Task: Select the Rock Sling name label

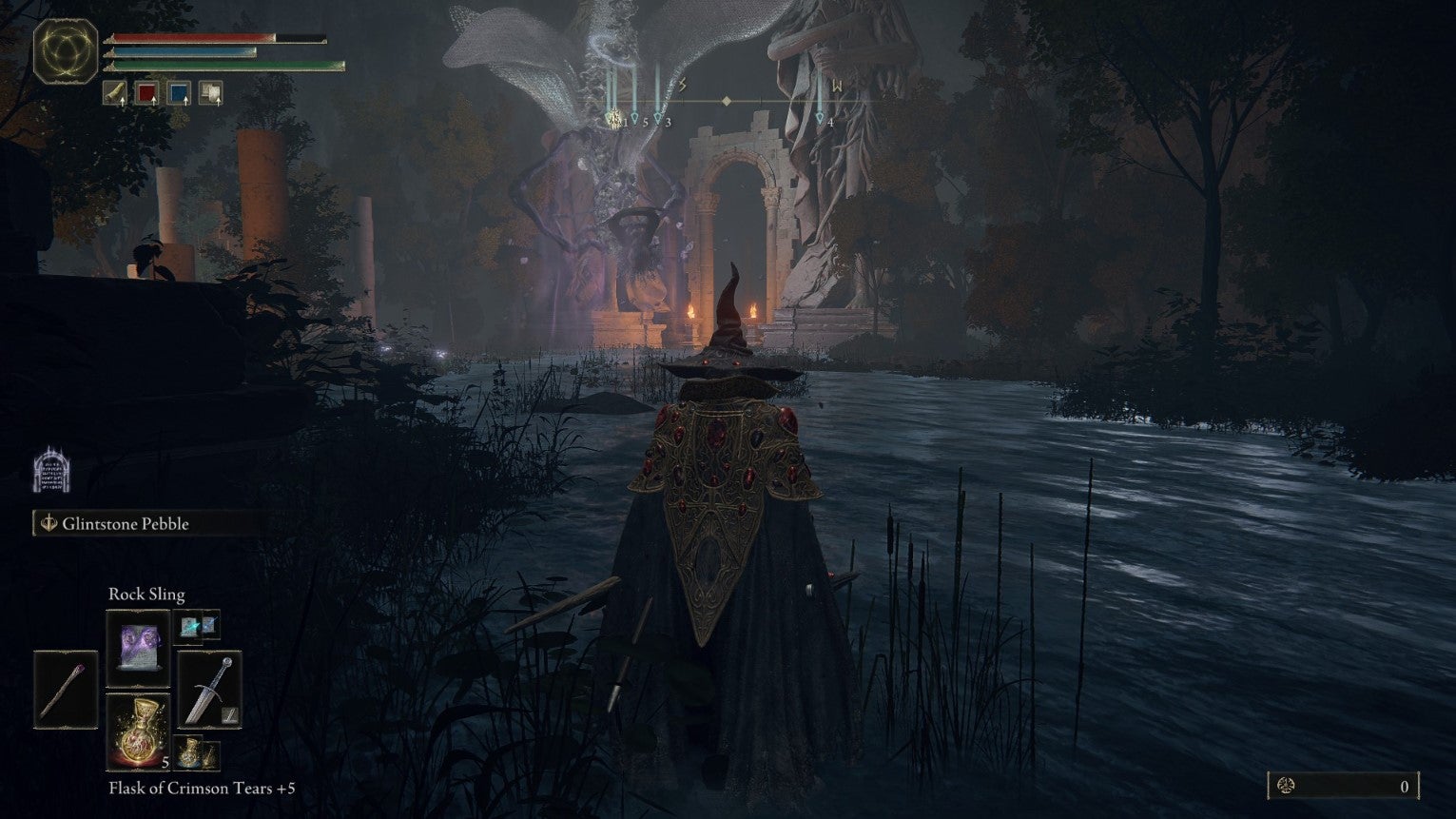Action: pyautogui.click(x=147, y=593)
